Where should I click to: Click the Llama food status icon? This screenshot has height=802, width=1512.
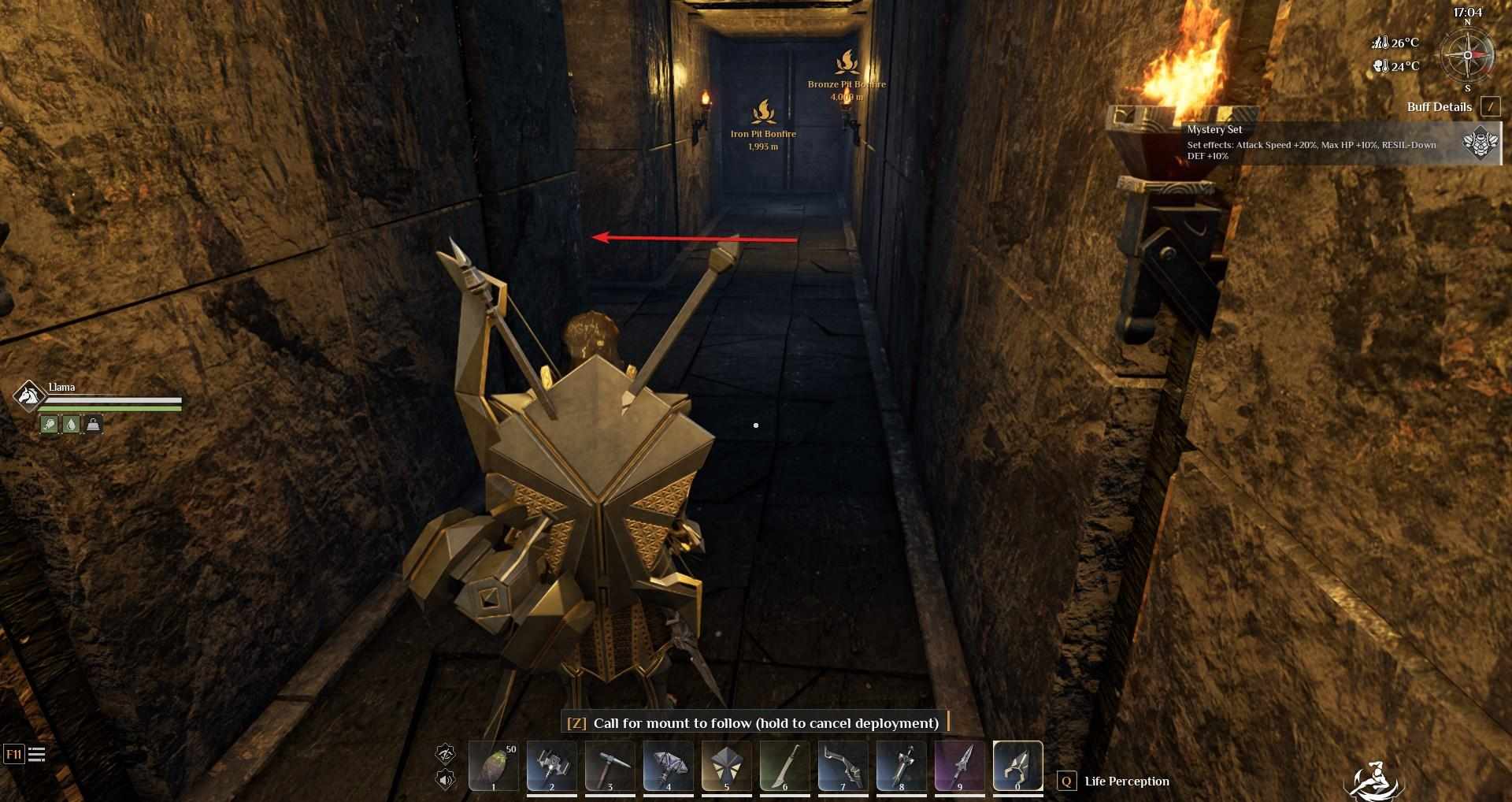50,425
